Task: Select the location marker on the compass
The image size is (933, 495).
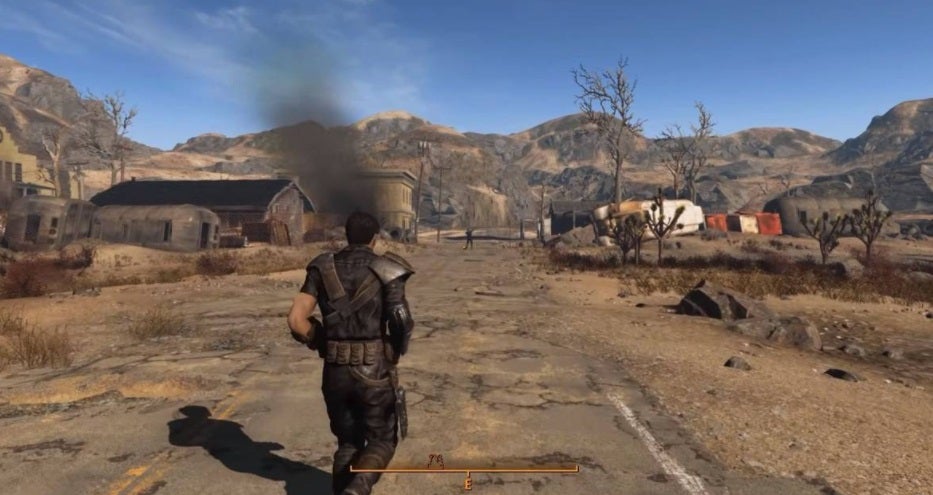Action: (435, 460)
